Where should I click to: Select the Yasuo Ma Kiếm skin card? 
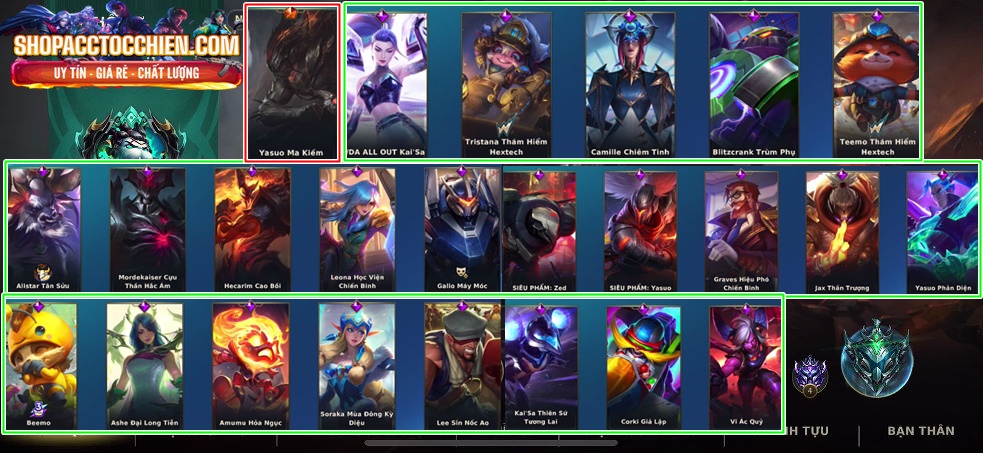(x=292, y=82)
